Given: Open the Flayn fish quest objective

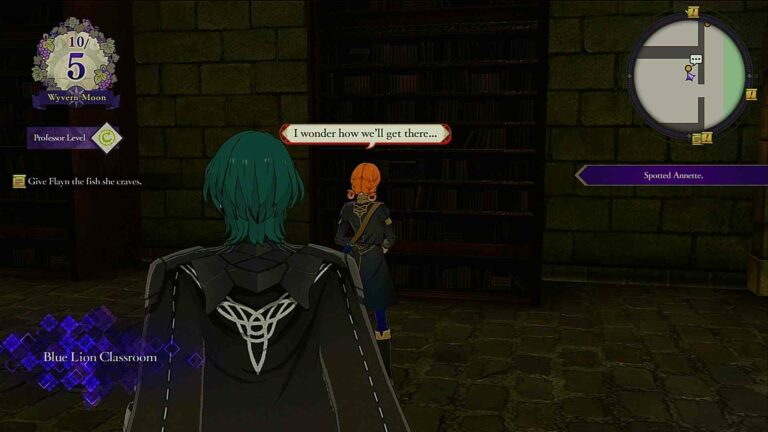Looking at the screenshot, I should click(78, 182).
